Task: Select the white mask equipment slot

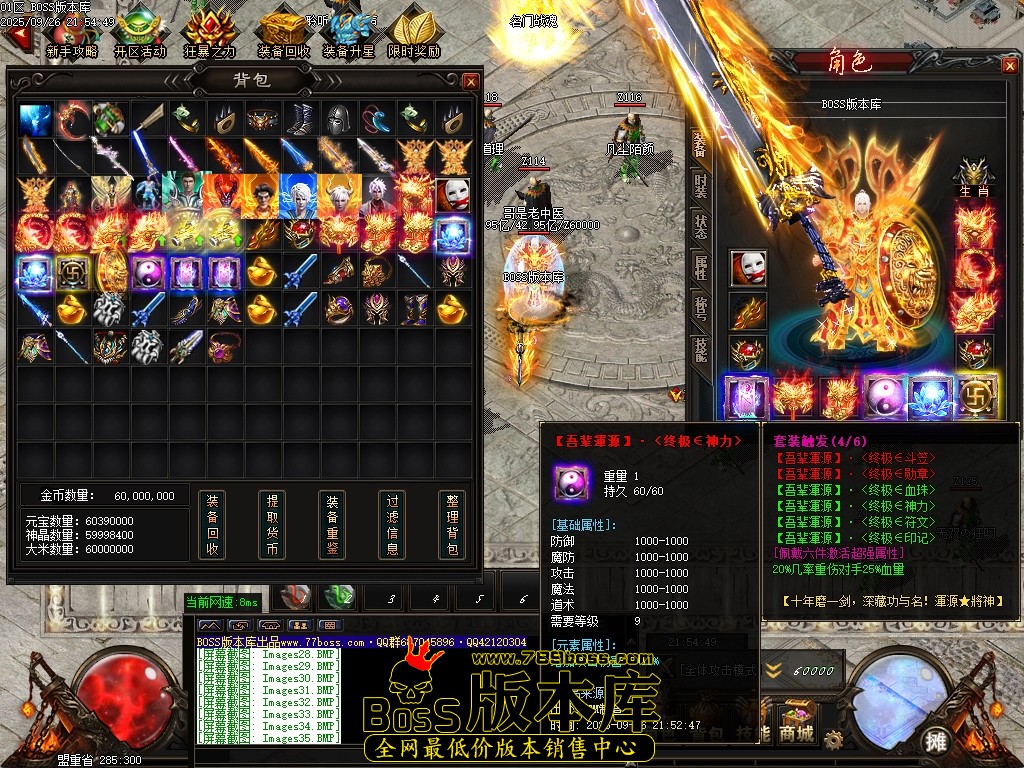Action: tap(748, 268)
